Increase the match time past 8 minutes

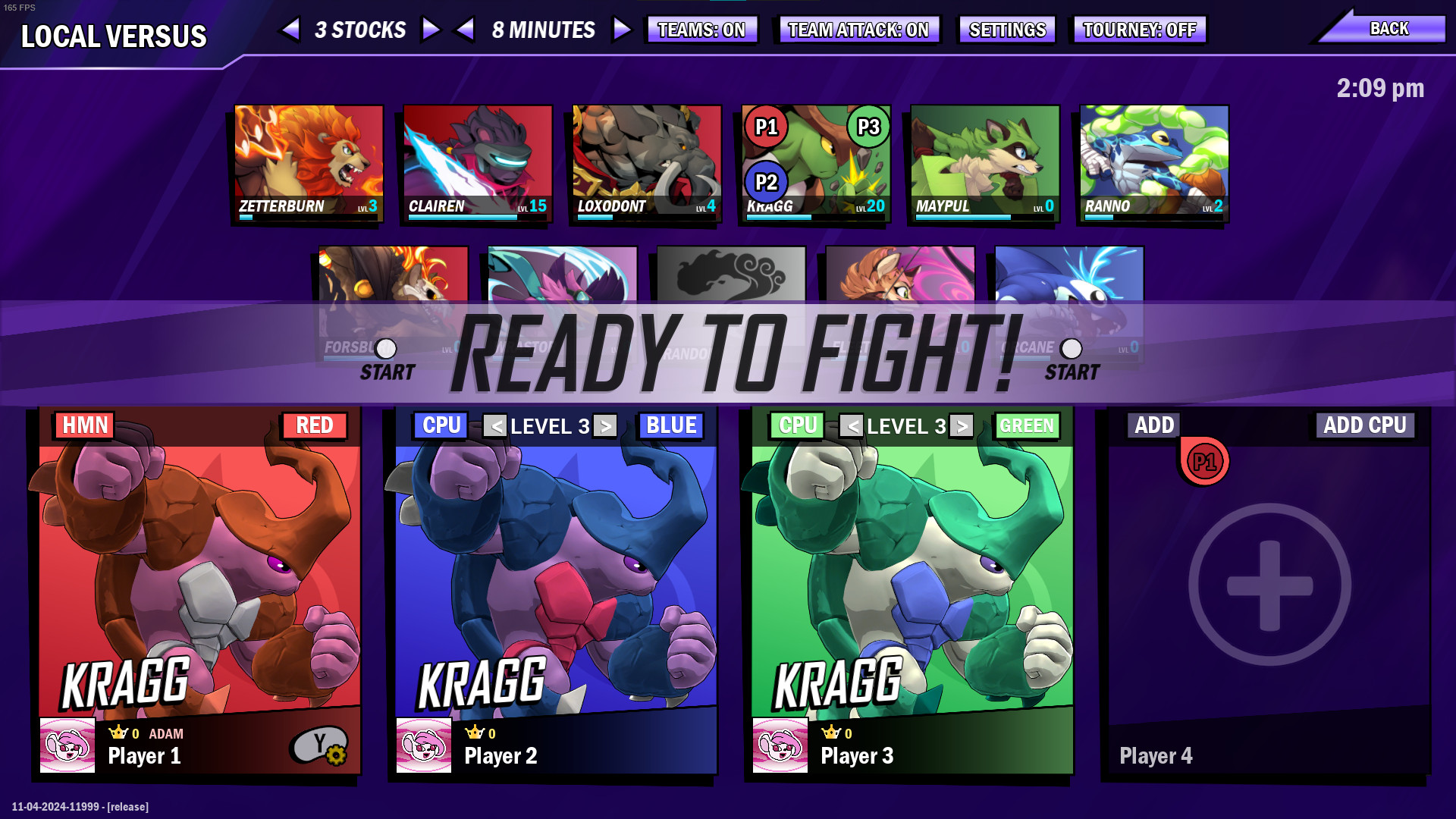pyautogui.click(x=622, y=30)
